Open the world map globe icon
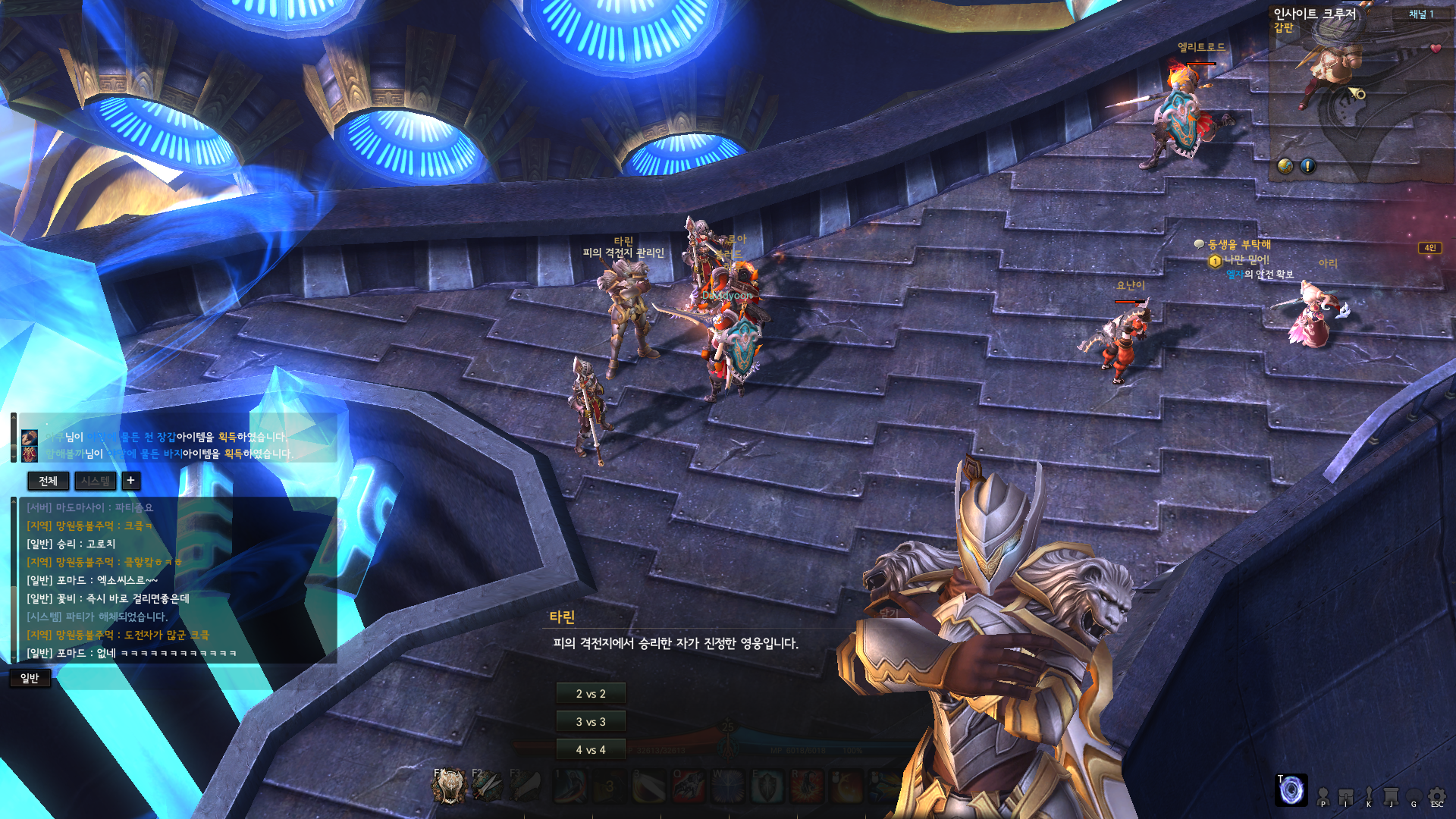 [x=1285, y=165]
